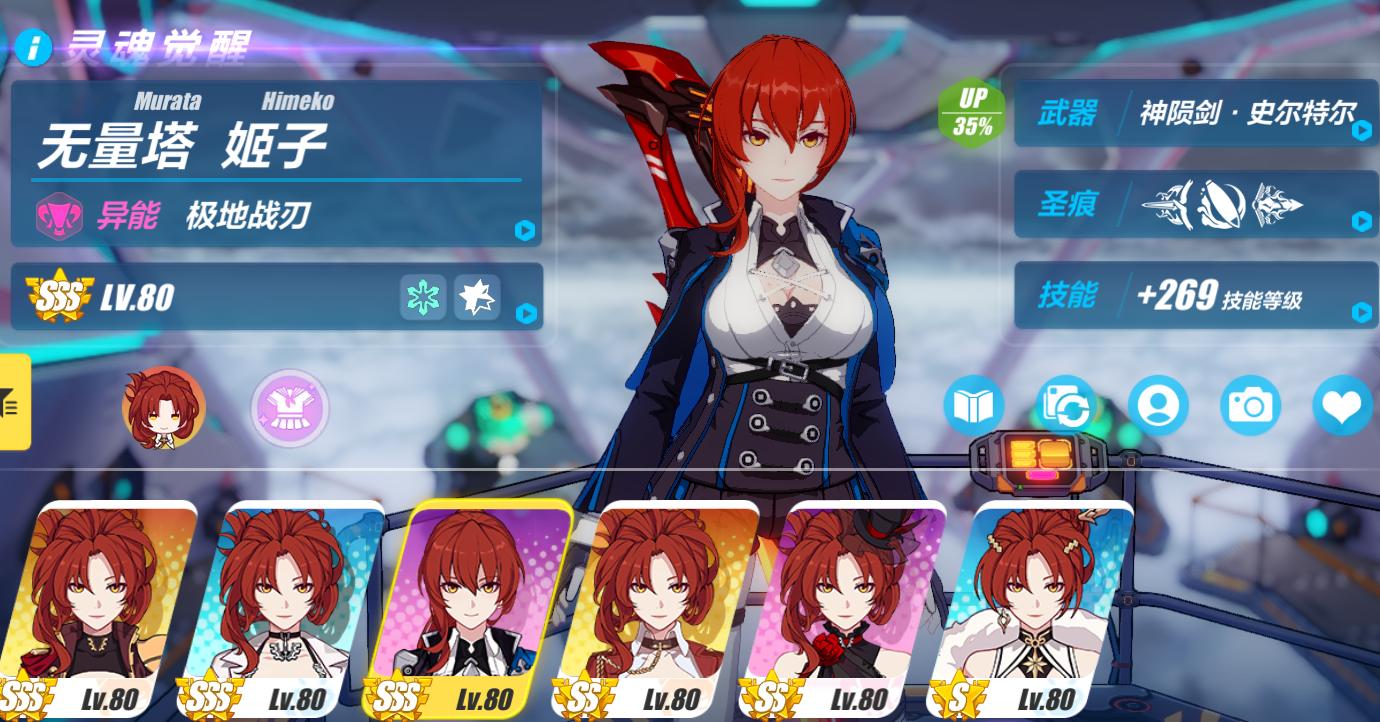Open the pink outfit wardrobe icon
Viewport: 1380px width, 722px height.
click(x=289, y=407)
